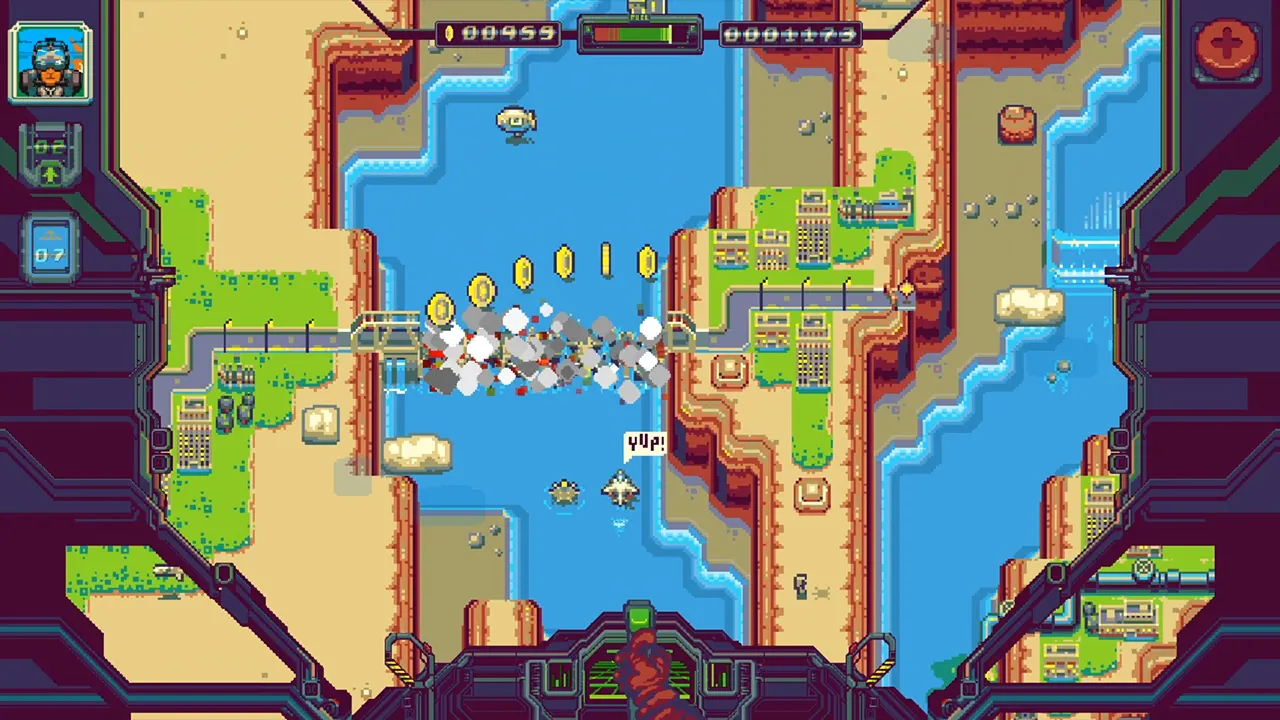This screenshot has width=1280, height=720.
Task: Click the pilot portrait avatar
Action: point(51,62)
